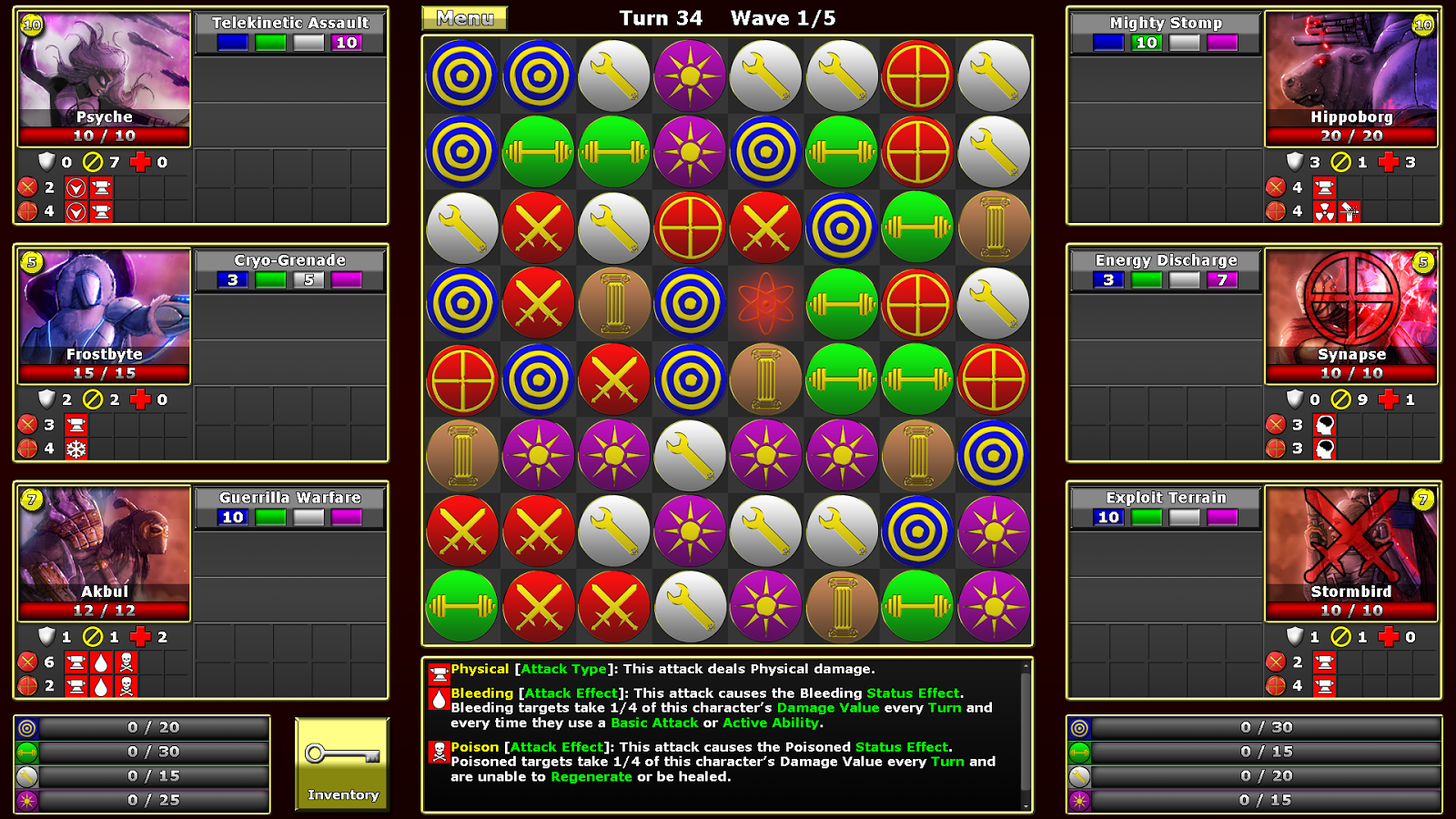
Task: Click the glowing red atom power-up gem
Action: pyautogui.click(x=765, y=303)
